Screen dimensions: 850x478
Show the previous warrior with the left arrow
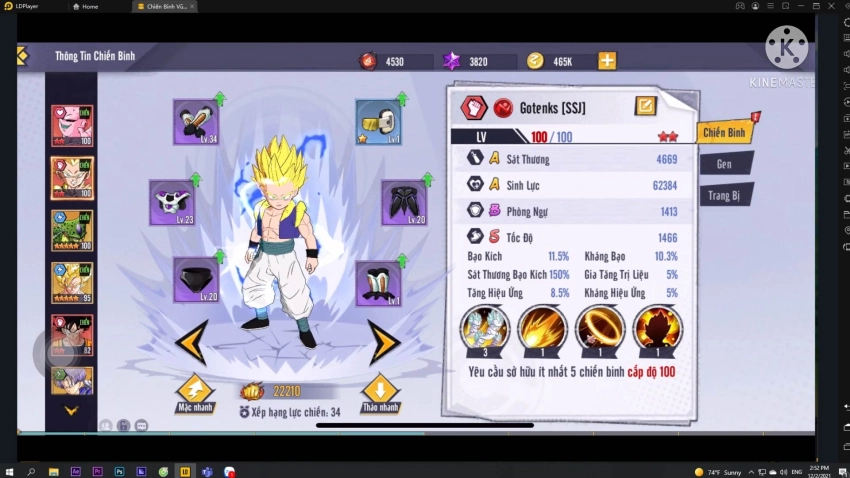[x=192, y=342]
